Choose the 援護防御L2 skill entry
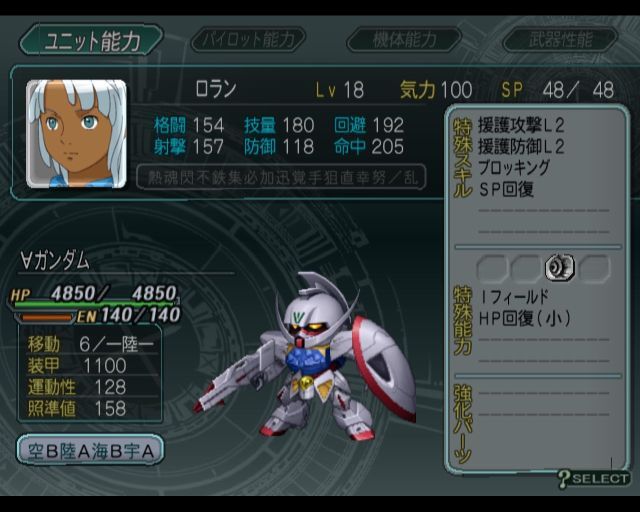This screenshot has width=640, height=512. tap(522, 147)
